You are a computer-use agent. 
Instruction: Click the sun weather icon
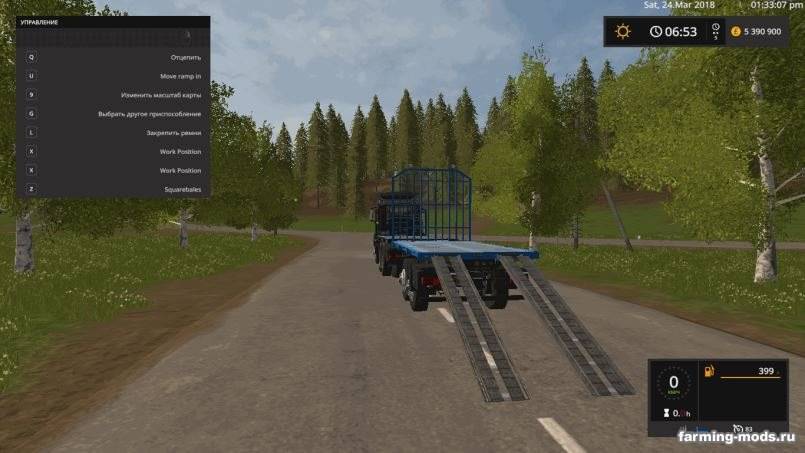pyautogui.click(x=623, y=31)
